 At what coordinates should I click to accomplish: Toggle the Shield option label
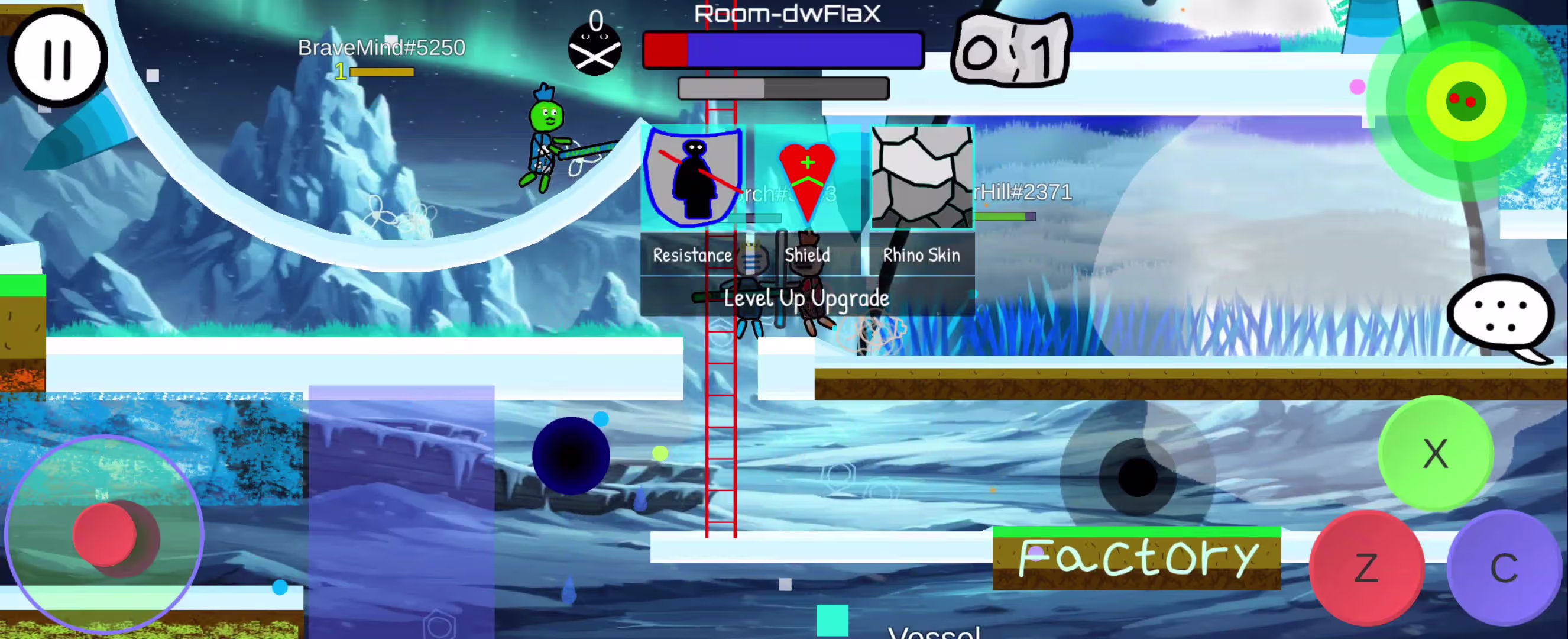807,254
